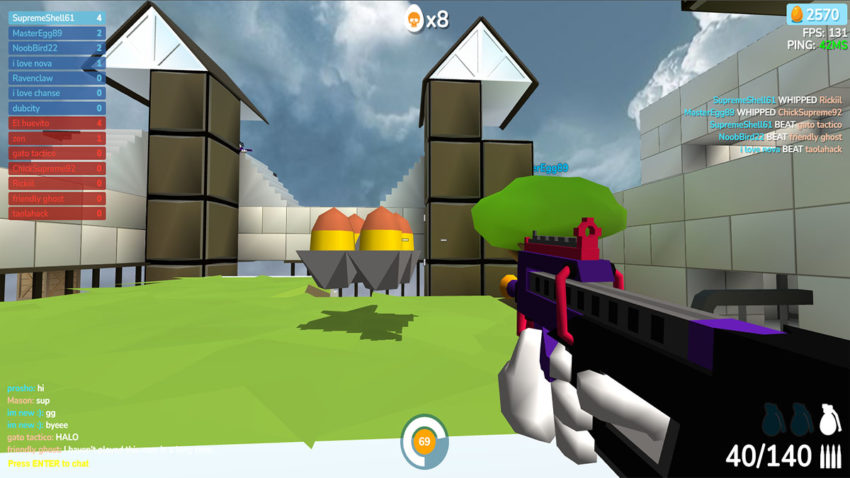850x478 pixels.
Task: Click the Ravenclaw player row
Action: pos(56,78)
